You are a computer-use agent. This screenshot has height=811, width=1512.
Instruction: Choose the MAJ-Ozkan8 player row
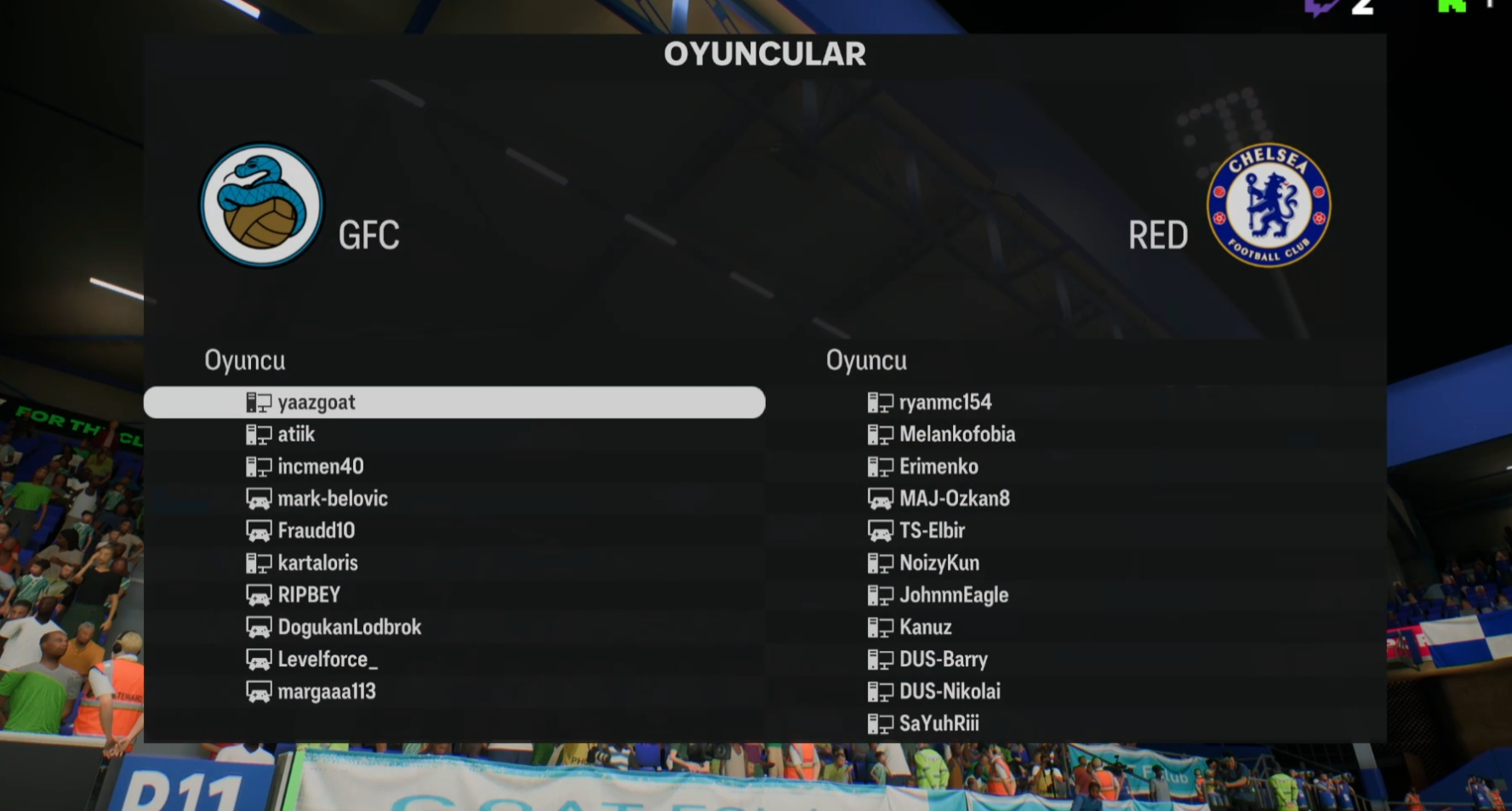[954, 499]
